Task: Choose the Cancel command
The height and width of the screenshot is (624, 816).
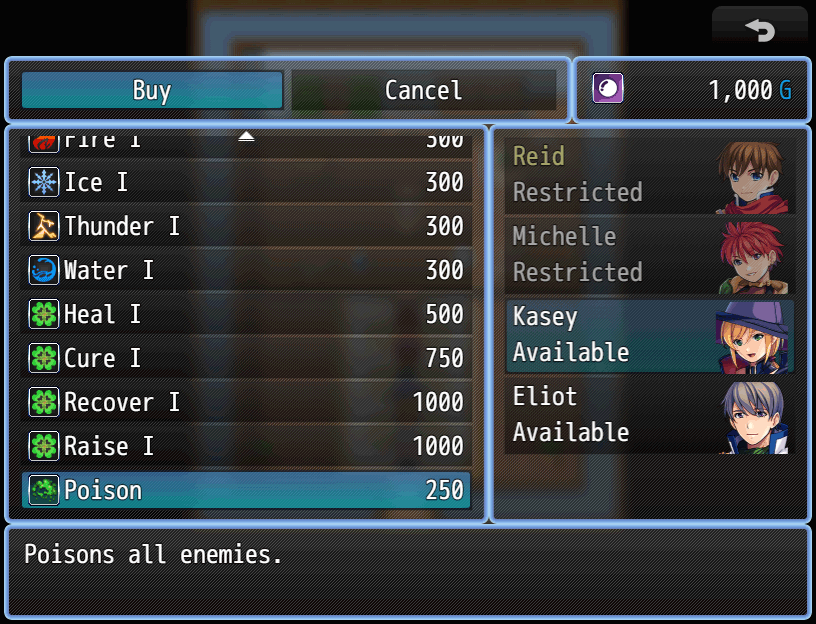Action: 423,90
